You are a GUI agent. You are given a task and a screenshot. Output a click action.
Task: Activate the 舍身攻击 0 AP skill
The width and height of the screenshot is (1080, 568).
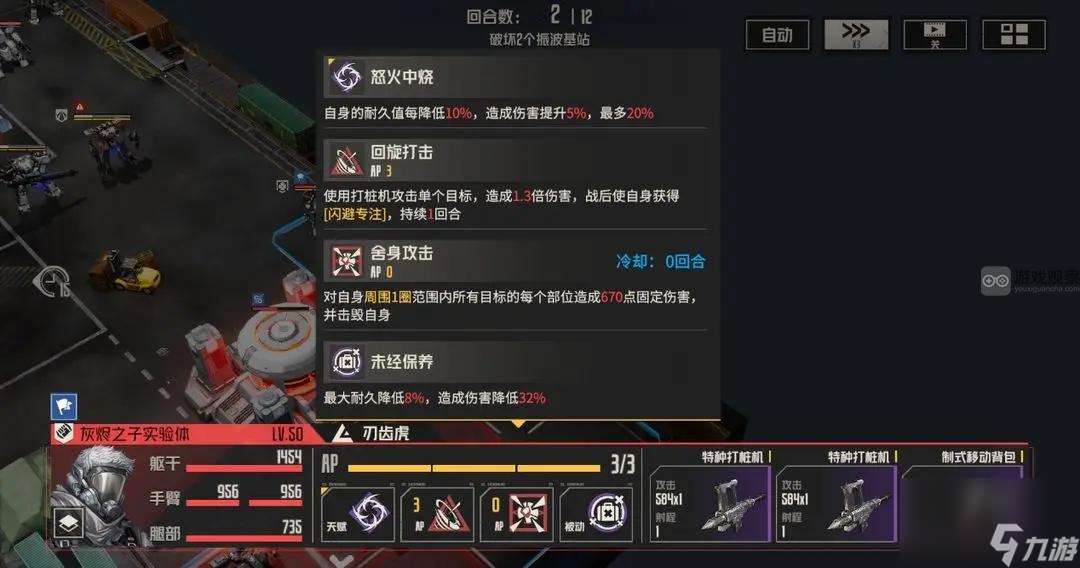click(x=515, y=513)
